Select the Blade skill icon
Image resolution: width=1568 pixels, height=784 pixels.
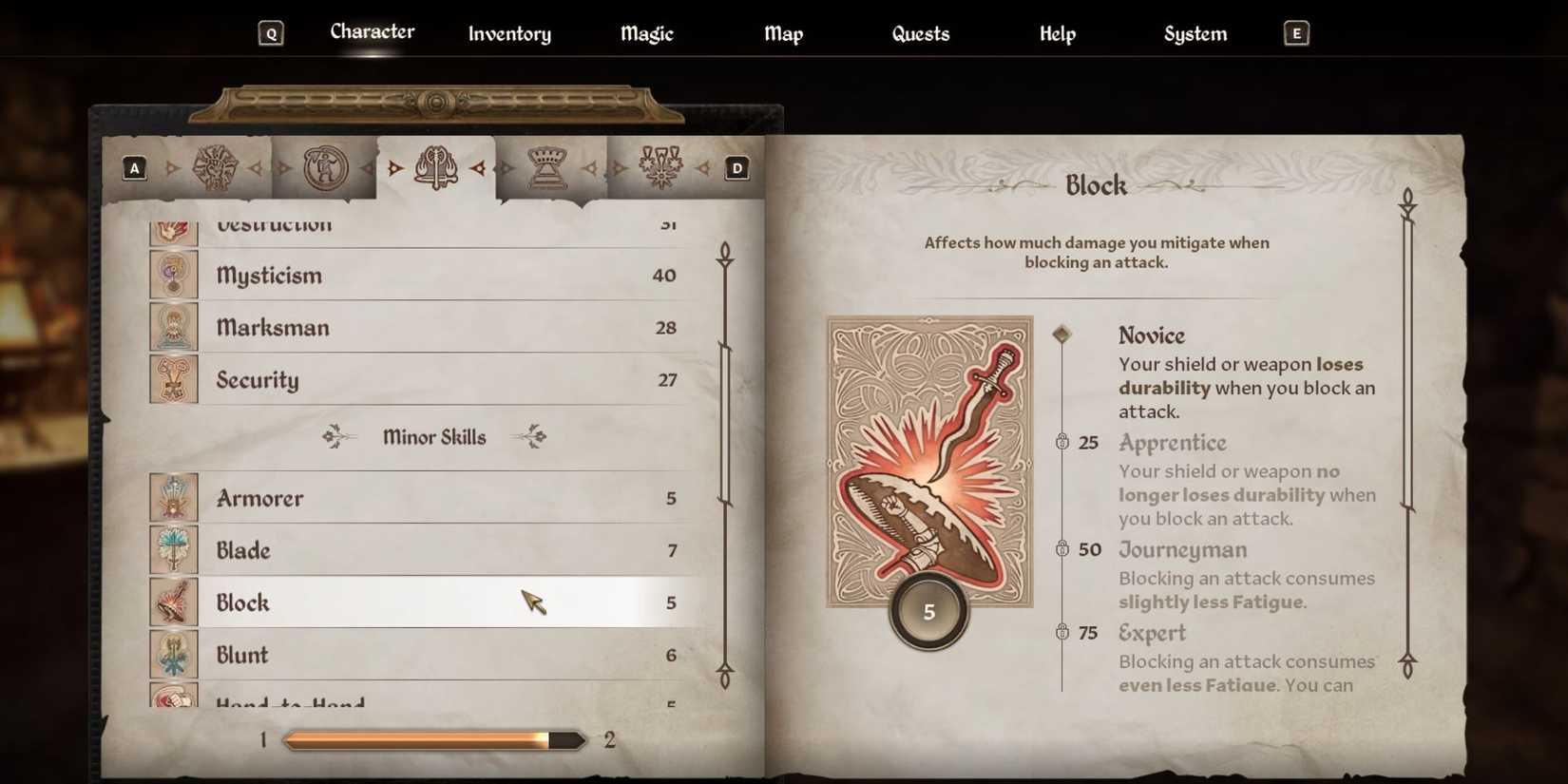pyautogui.click(x=174, y=549)
